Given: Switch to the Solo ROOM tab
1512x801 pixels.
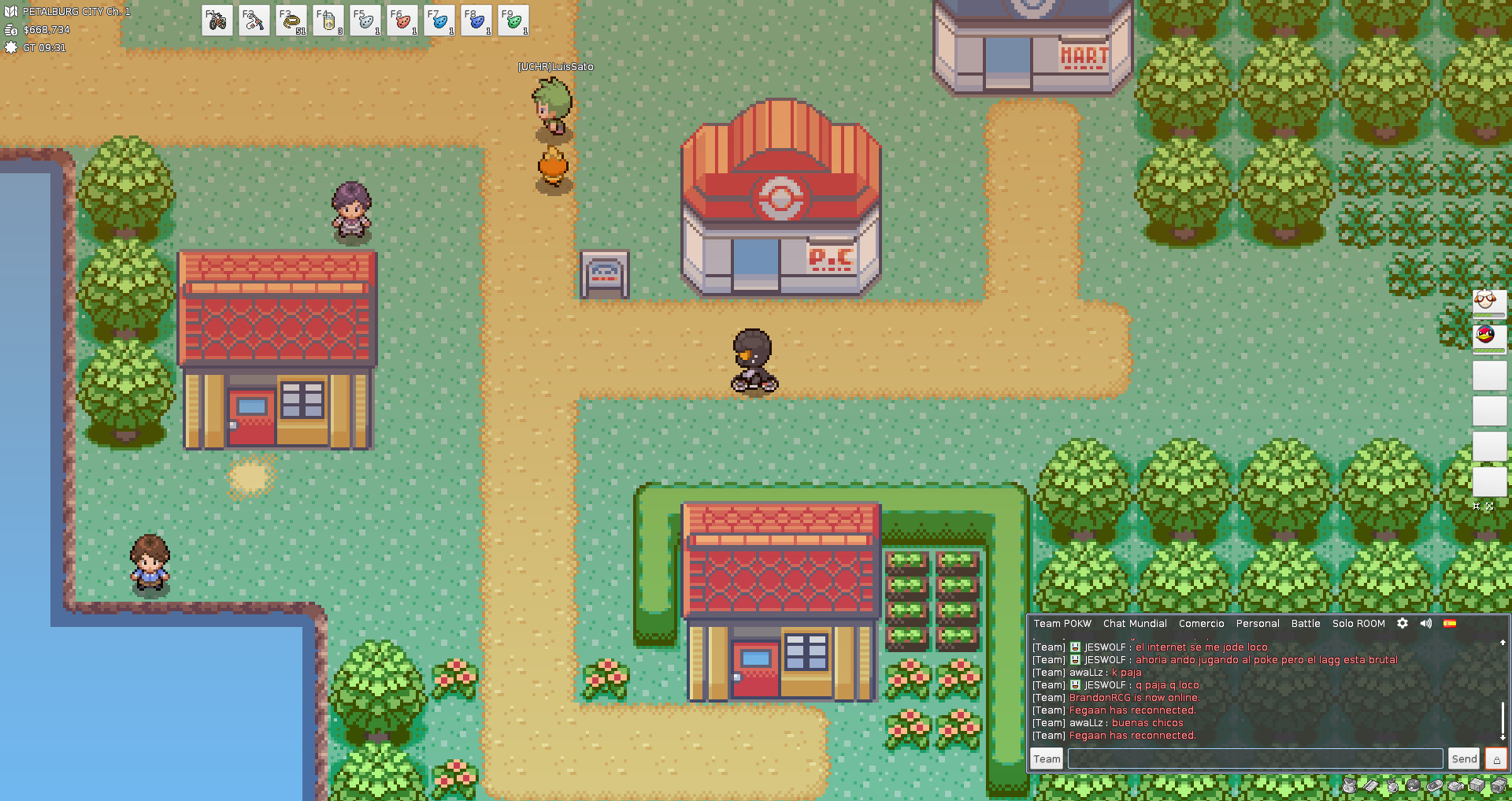Looking at the screenshot, I should 1358,624.
